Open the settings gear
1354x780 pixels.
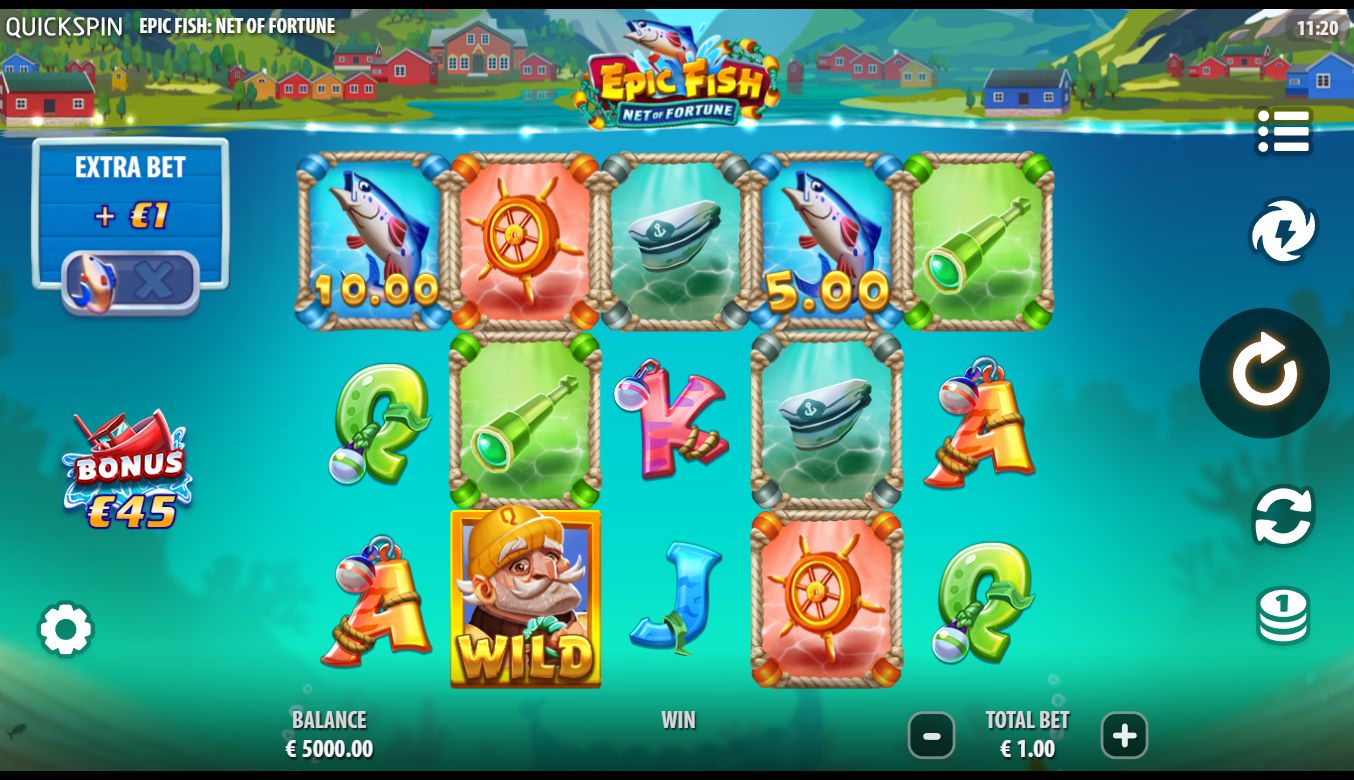[x=66, y=629]
